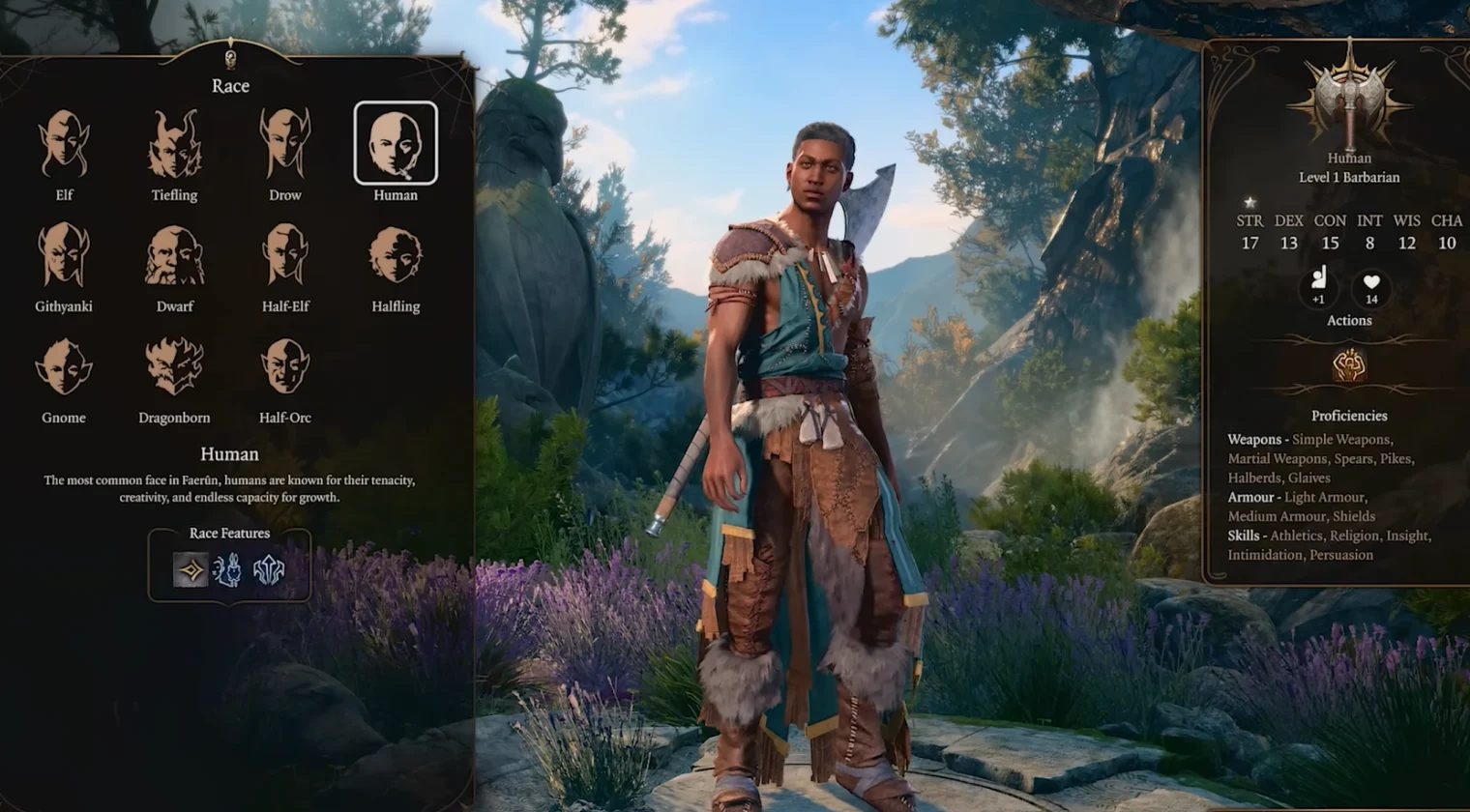This screenshot has height=812, width=1470.
Task: Click the Barbarian class axe emblem
Action: (1349, 97)
